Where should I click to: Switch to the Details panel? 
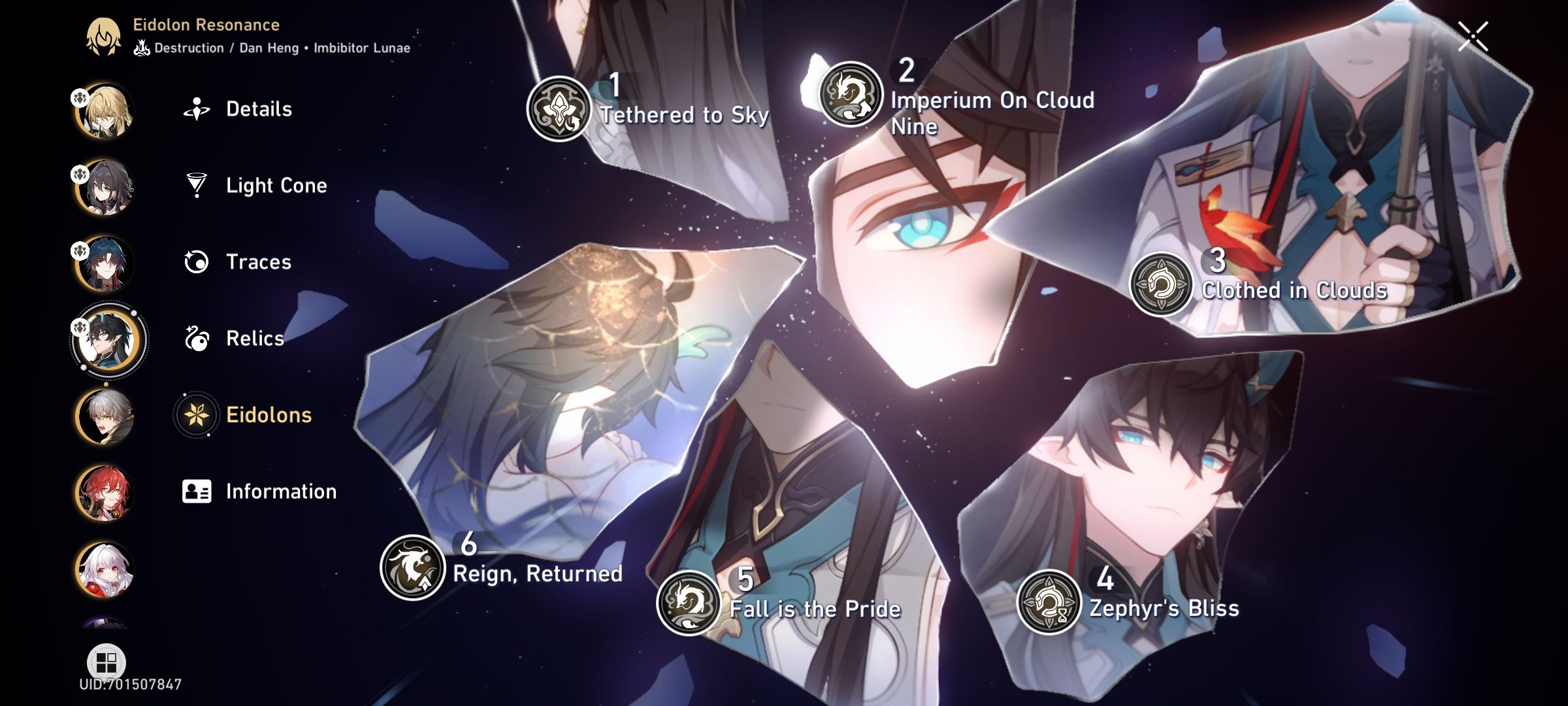(x=259, y=109)
